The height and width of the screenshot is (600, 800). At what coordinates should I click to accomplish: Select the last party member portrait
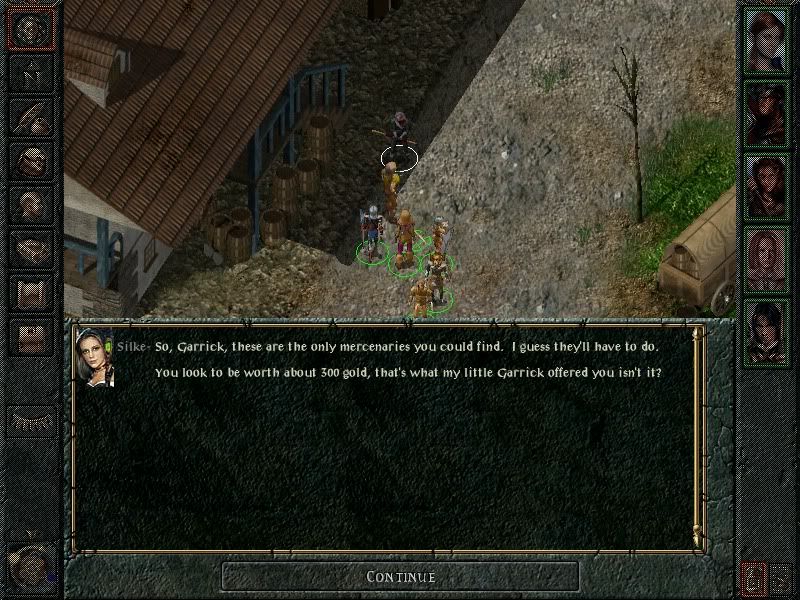(766, 330)
